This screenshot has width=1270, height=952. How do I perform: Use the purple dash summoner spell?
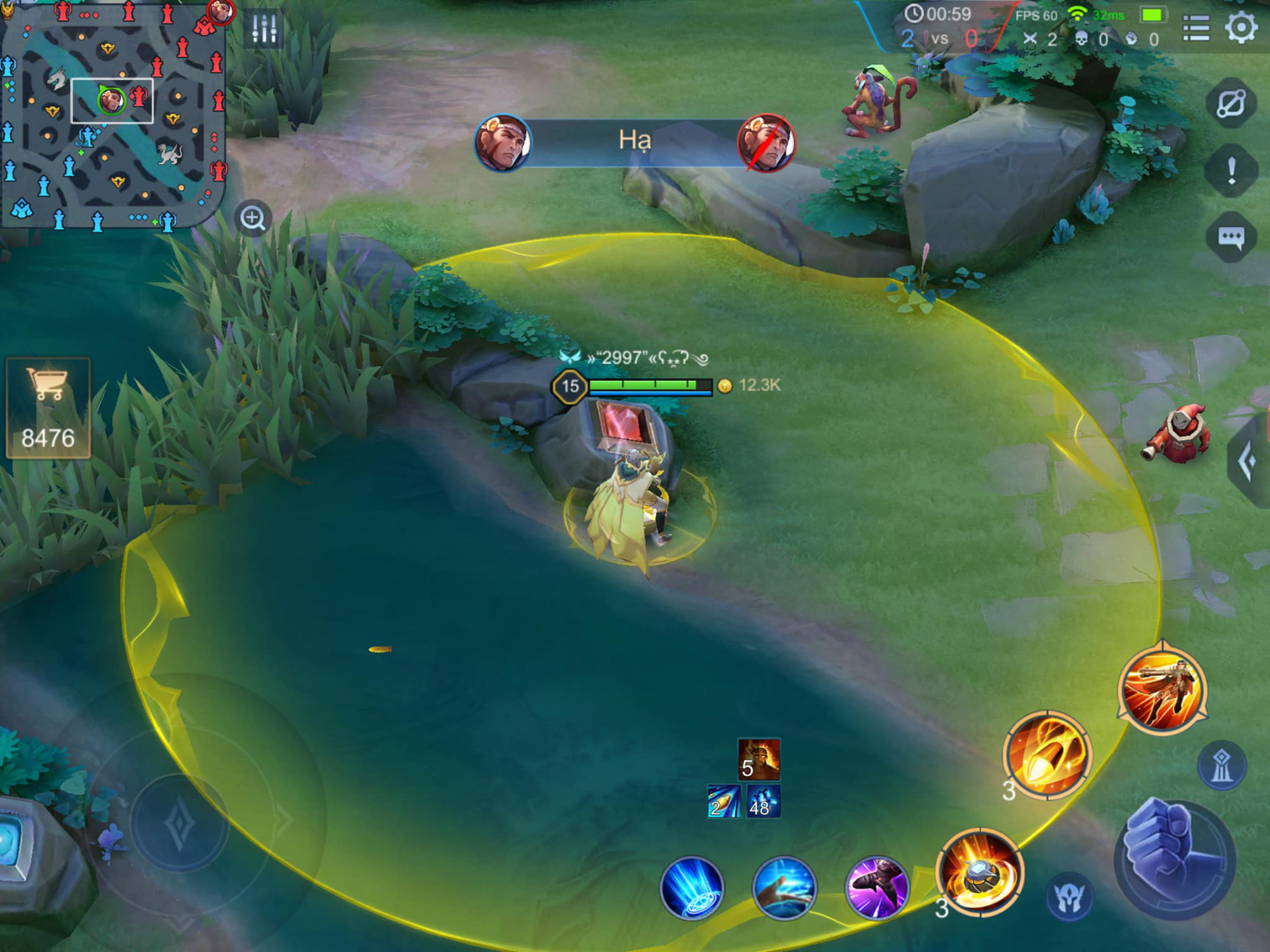tap(877, 887)
